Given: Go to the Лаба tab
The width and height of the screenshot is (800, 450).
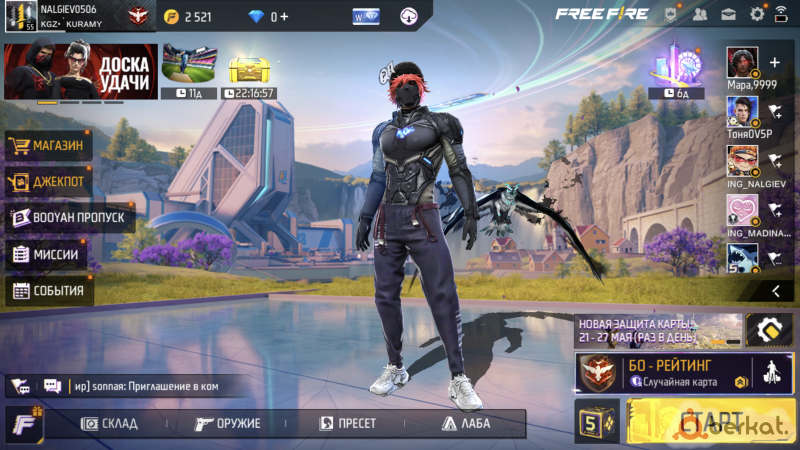Looking at the screenshot, I should [465, 423].
